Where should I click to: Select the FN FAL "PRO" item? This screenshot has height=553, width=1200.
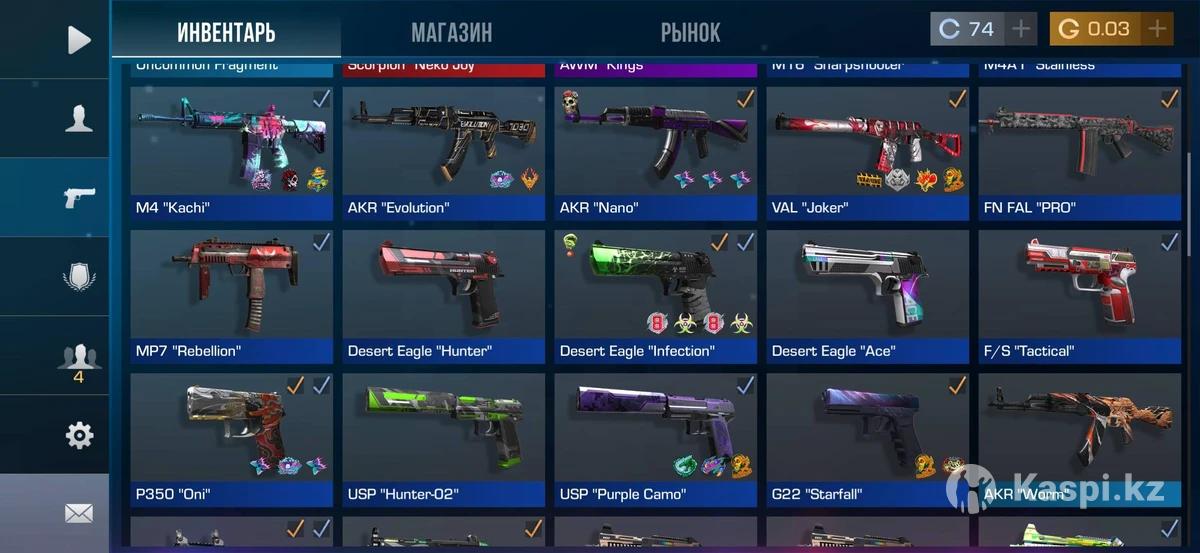click(x=1079, y=152)
